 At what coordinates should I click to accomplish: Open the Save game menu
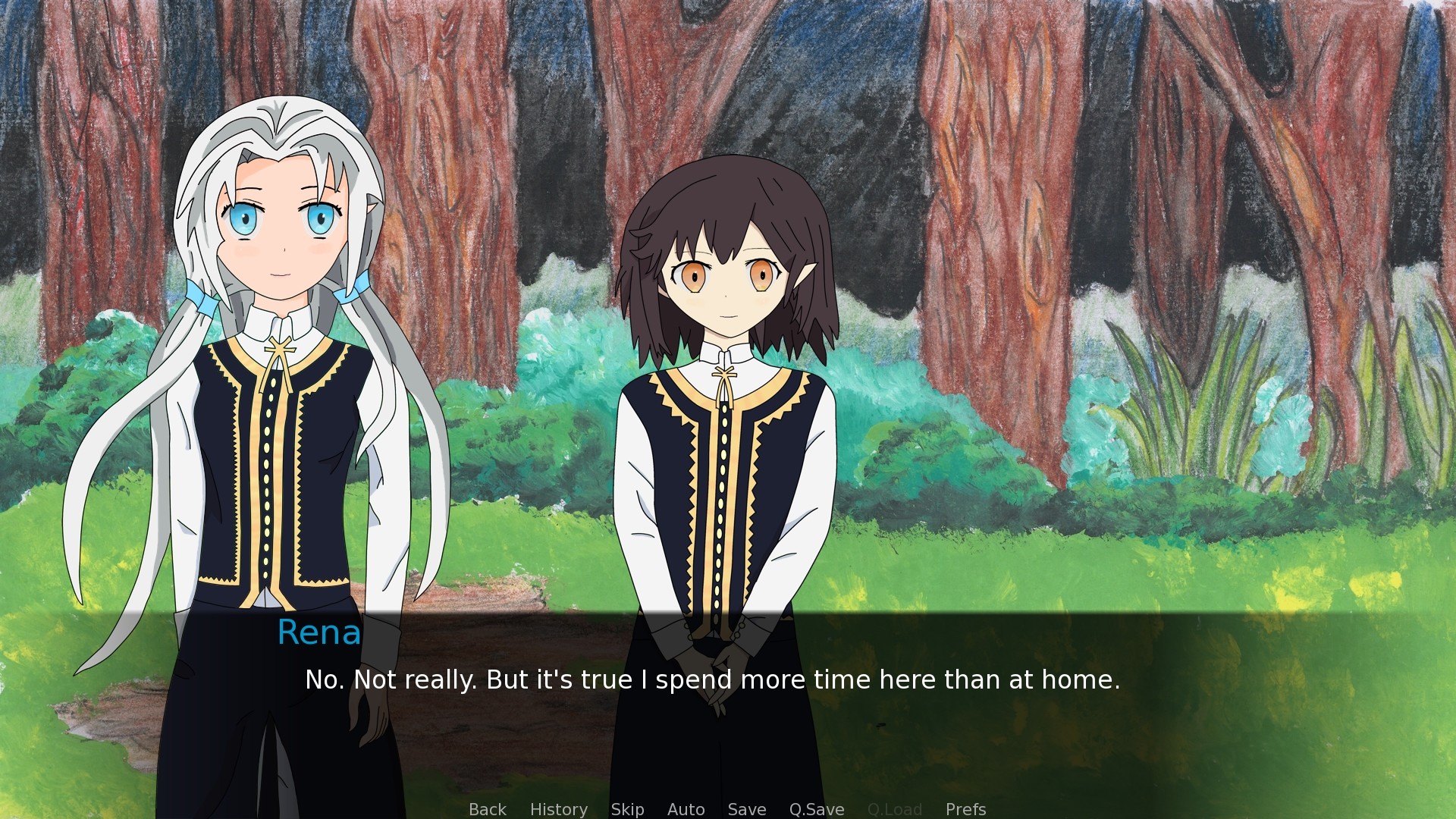point(746,809)
